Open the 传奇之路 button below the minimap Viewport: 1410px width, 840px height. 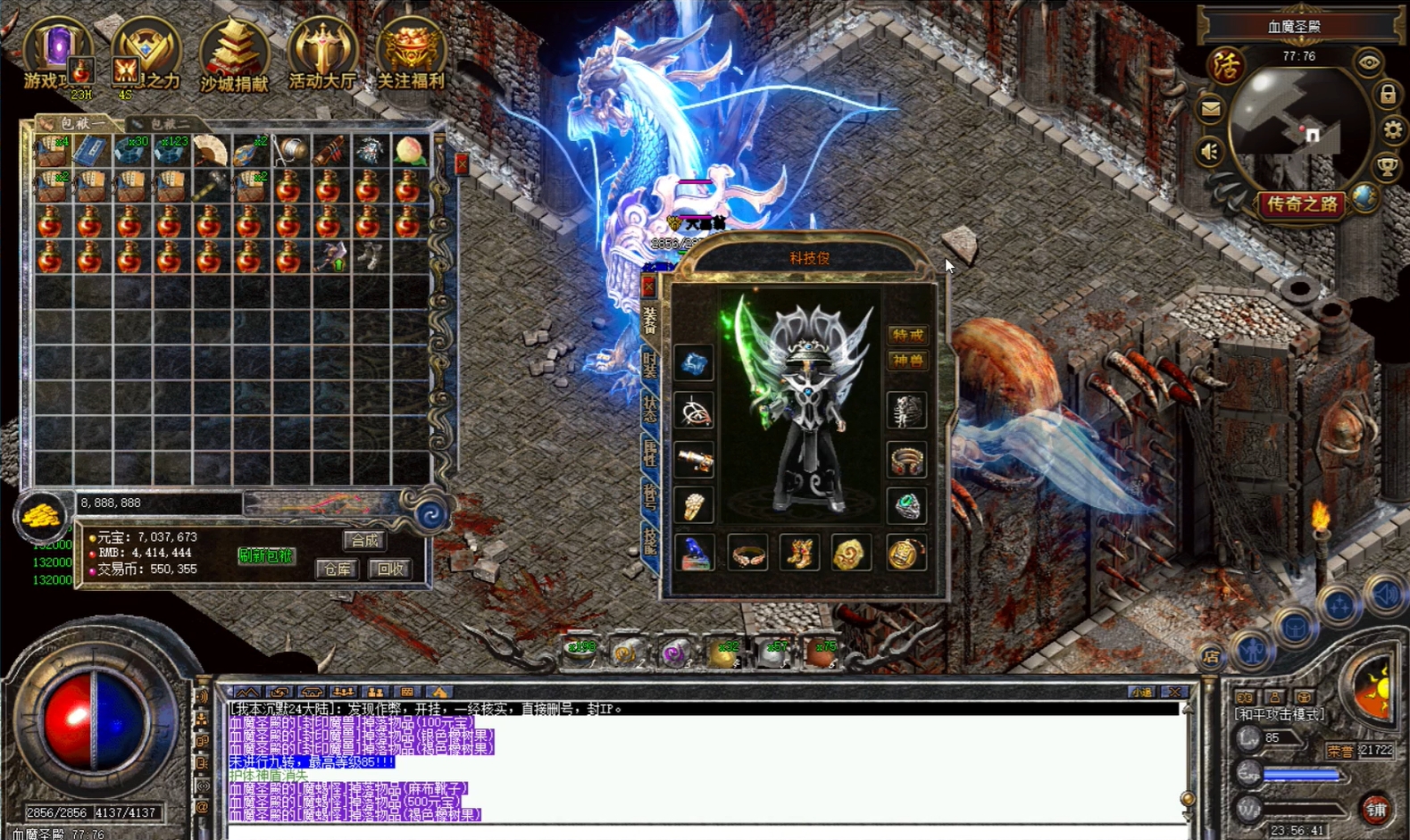pyautogui.click(x=1303, y=204)
